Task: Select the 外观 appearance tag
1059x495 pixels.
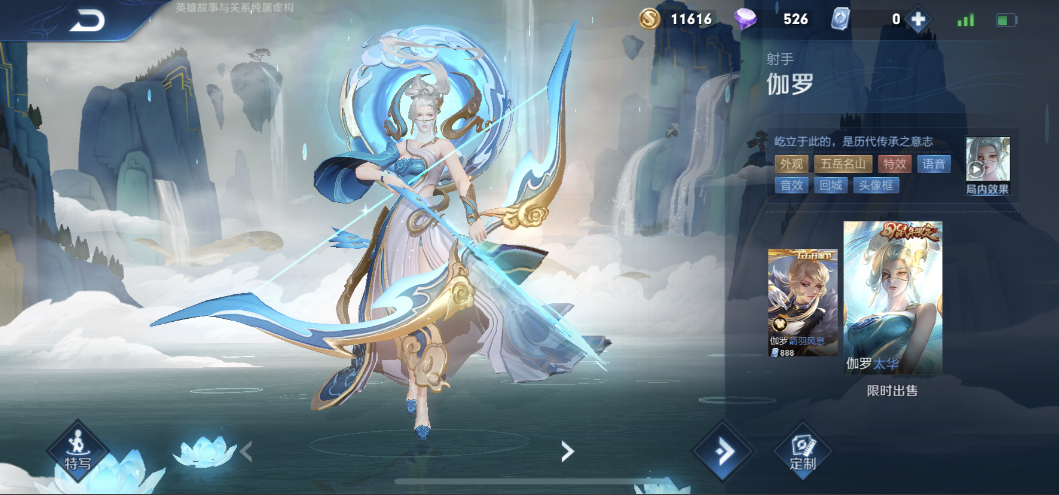Action: 792,164
